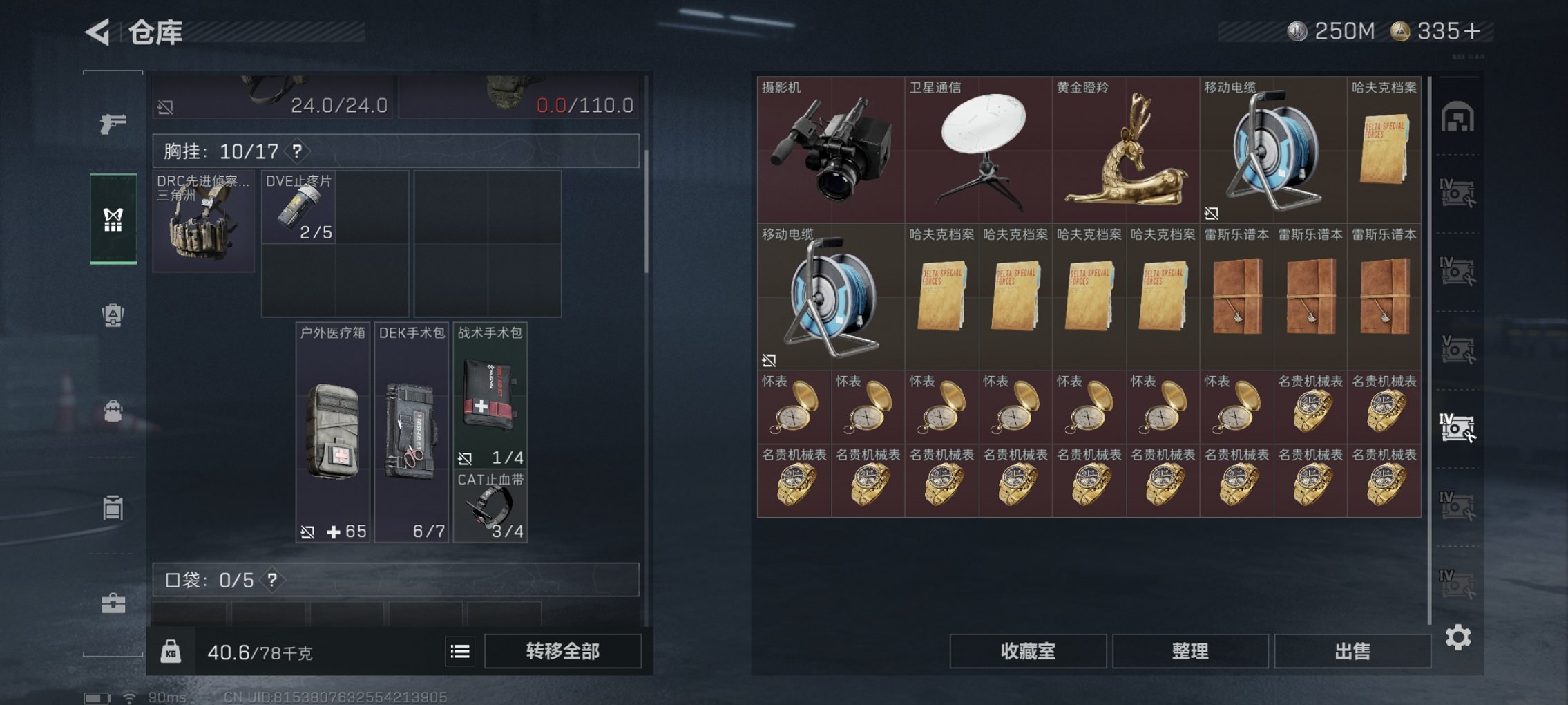Select the pistol weapons category icon

(x=113, y=123)
